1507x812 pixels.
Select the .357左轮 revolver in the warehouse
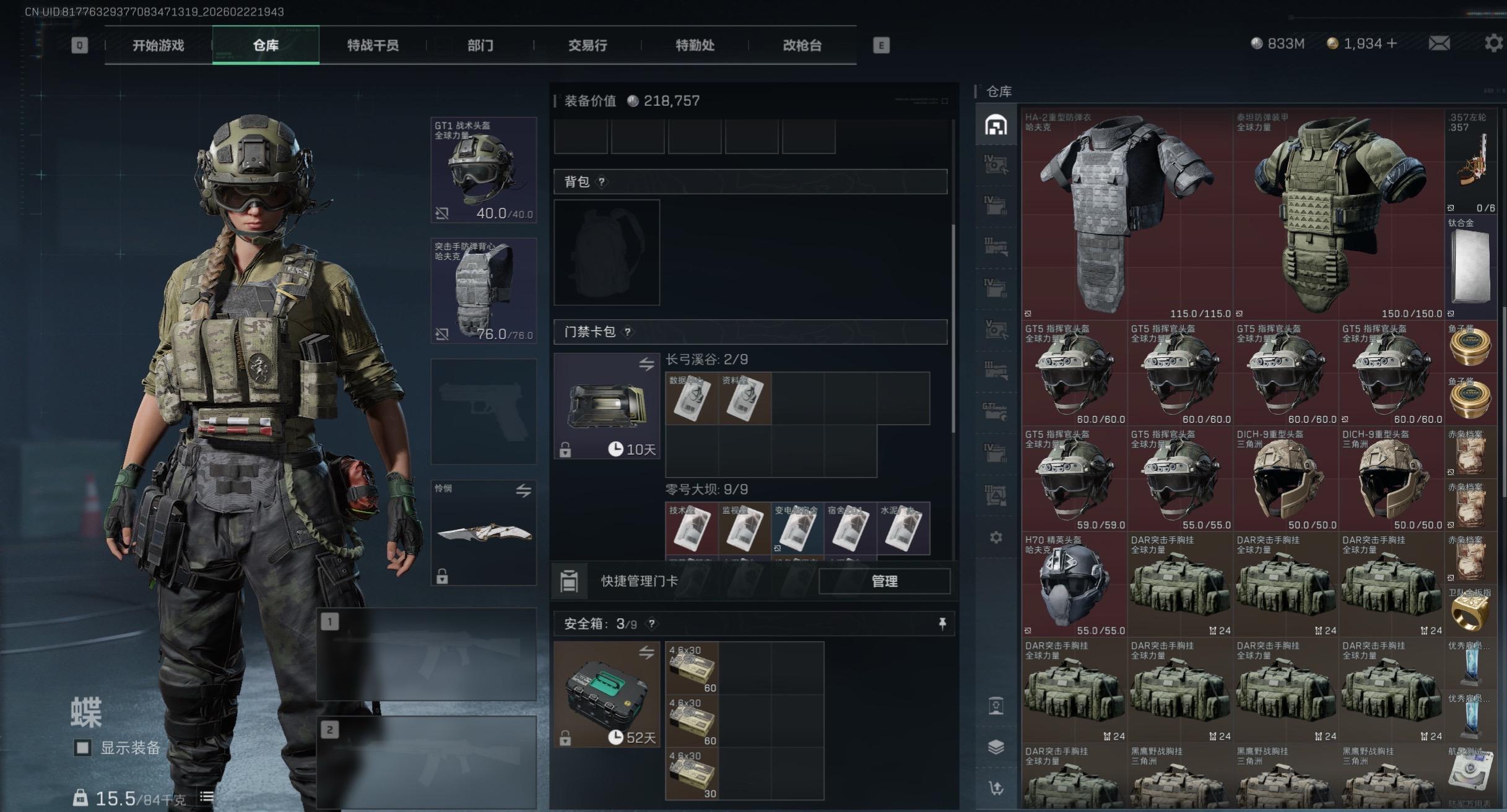tap(1471, 162)
